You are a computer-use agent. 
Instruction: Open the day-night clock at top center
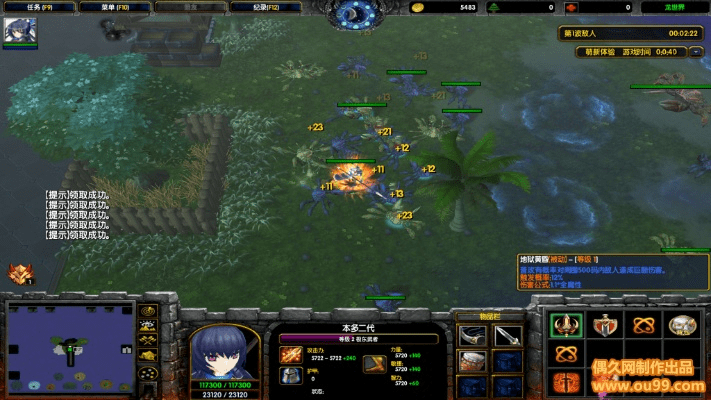355,13
